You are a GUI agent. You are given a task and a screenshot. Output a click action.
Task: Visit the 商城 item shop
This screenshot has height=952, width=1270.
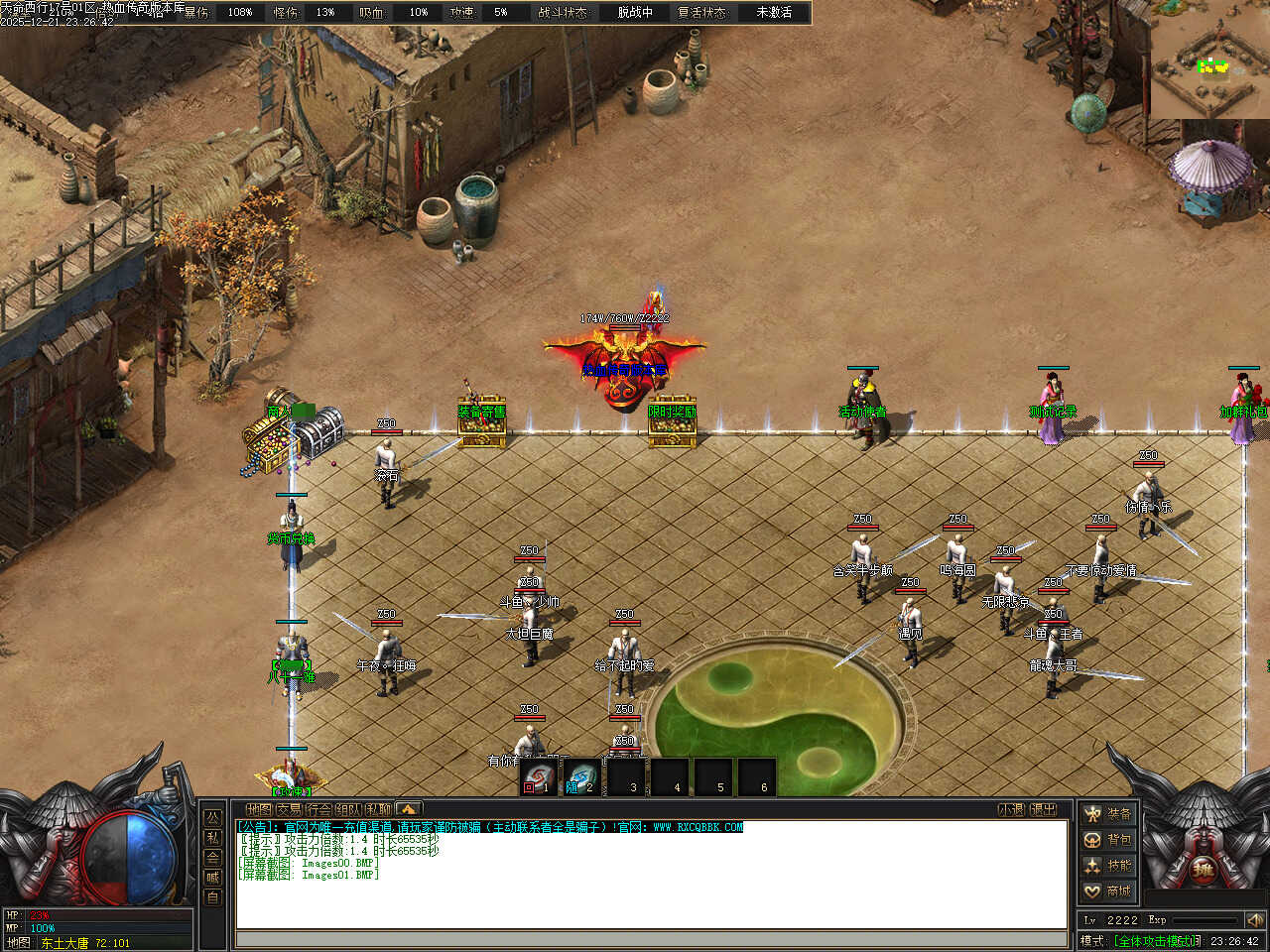click(x=1108, y=892)
